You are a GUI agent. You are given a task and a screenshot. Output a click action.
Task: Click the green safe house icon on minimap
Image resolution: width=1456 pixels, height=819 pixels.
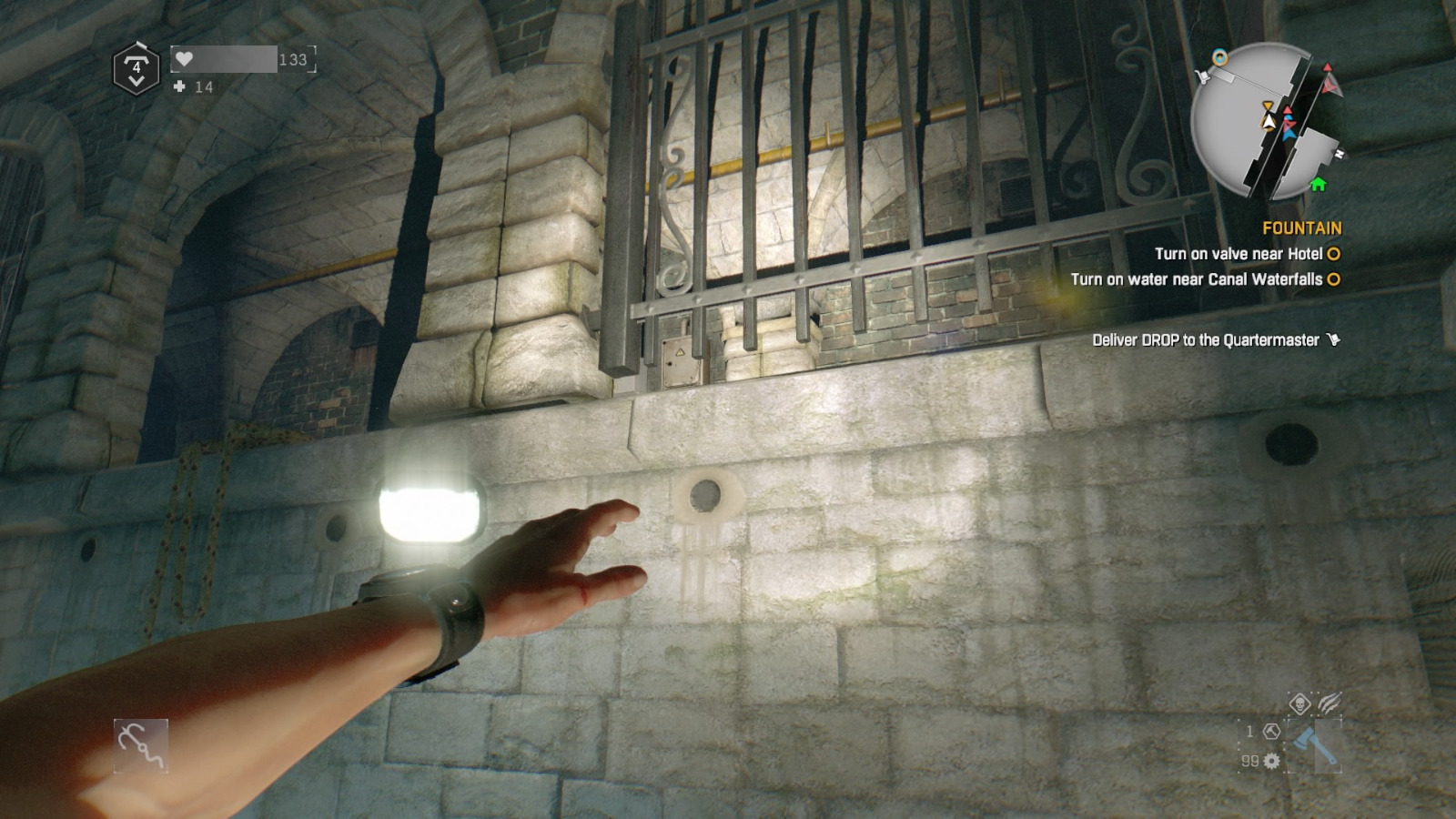(x=1318, y=184)
